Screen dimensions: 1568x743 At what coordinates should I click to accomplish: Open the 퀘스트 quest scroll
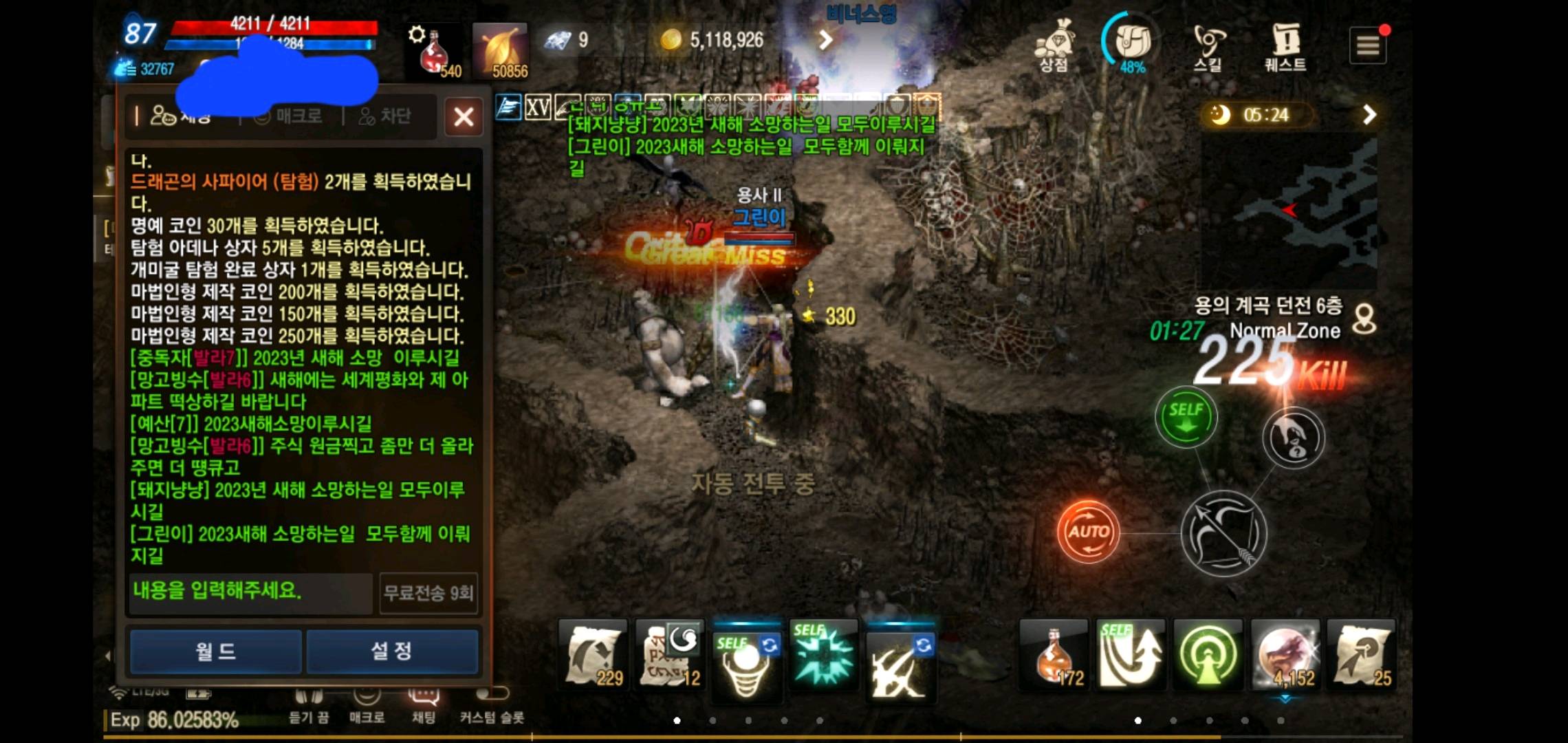(x=1285, y=45)
